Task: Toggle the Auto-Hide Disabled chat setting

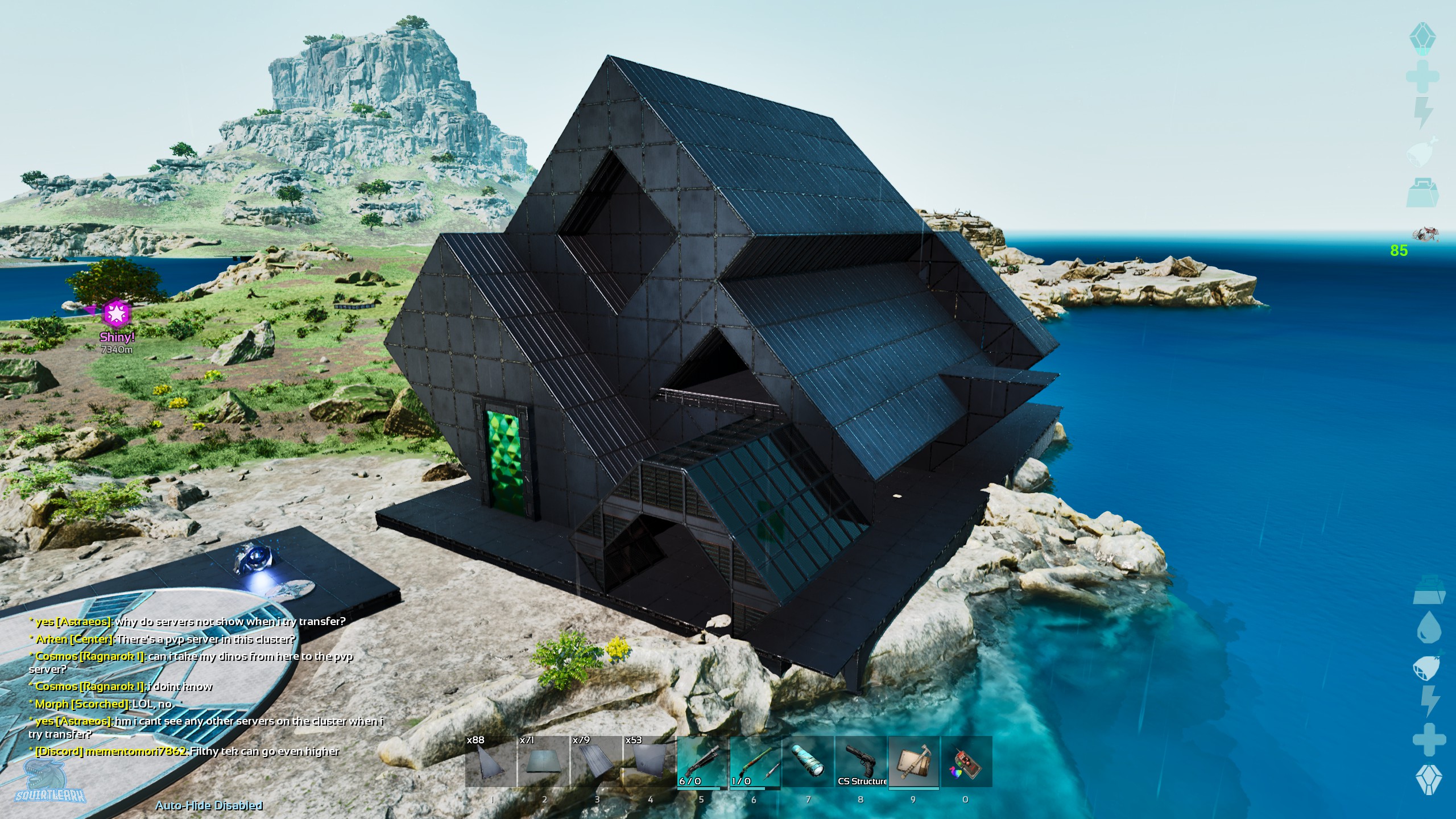Action: coord(210,805)
